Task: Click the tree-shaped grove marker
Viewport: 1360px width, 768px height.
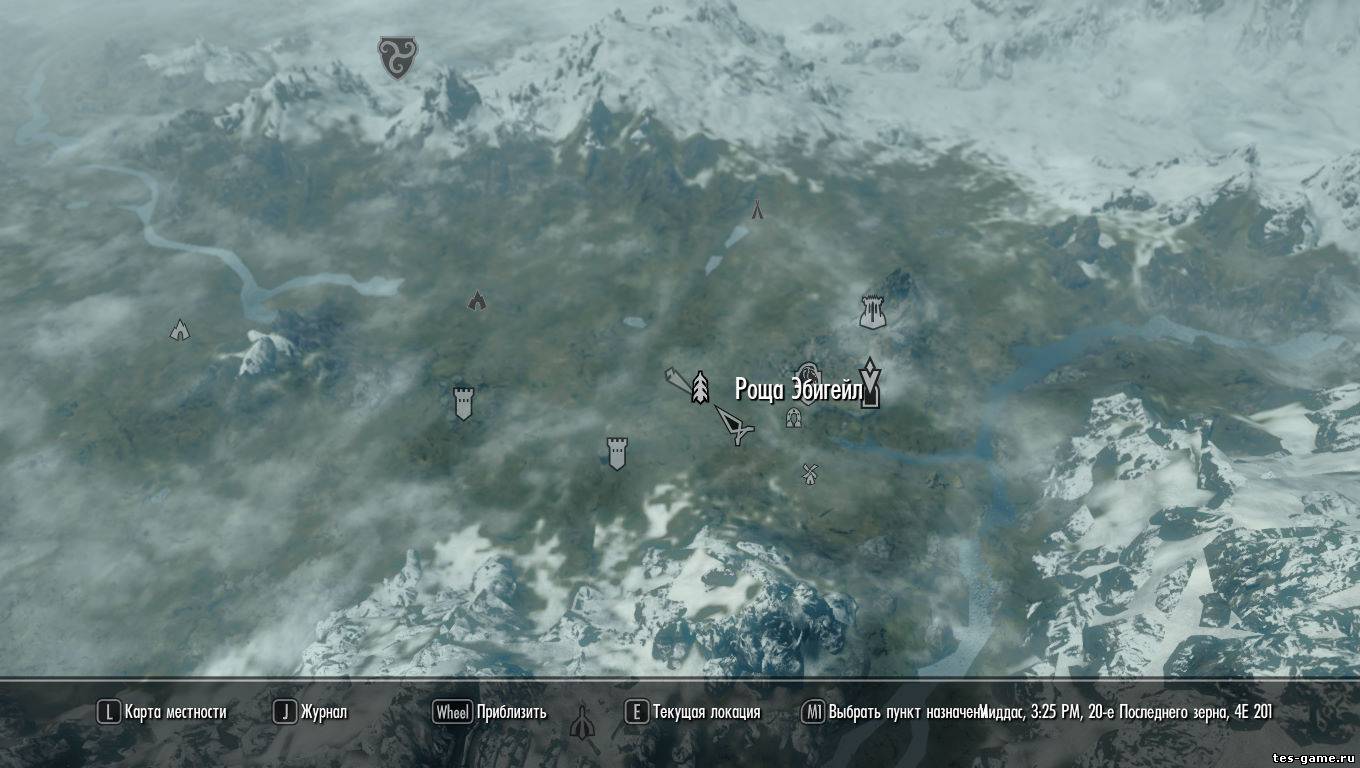Action: tap(700, 387)
